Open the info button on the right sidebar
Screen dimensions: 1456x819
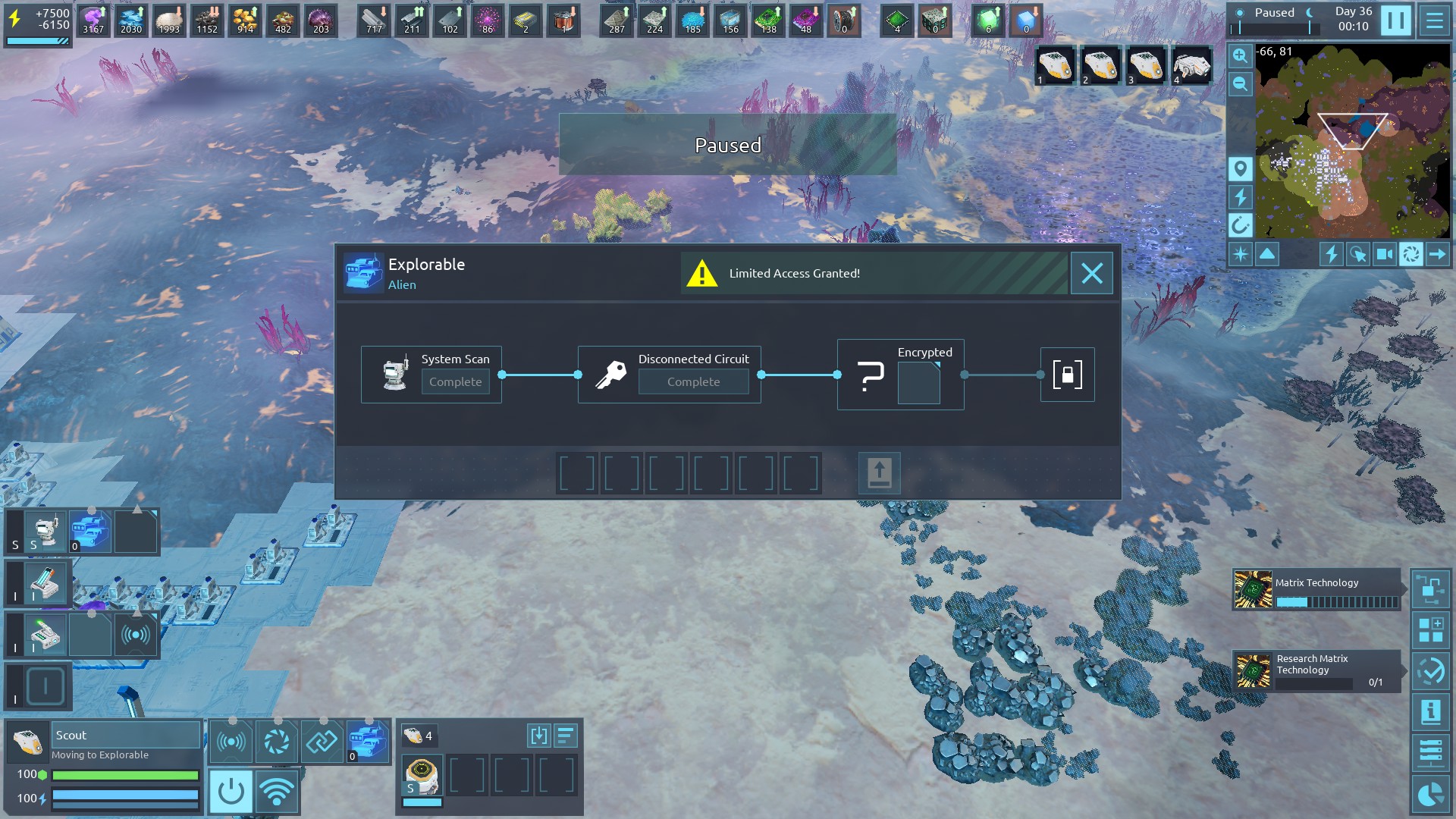coord(1430,712)
